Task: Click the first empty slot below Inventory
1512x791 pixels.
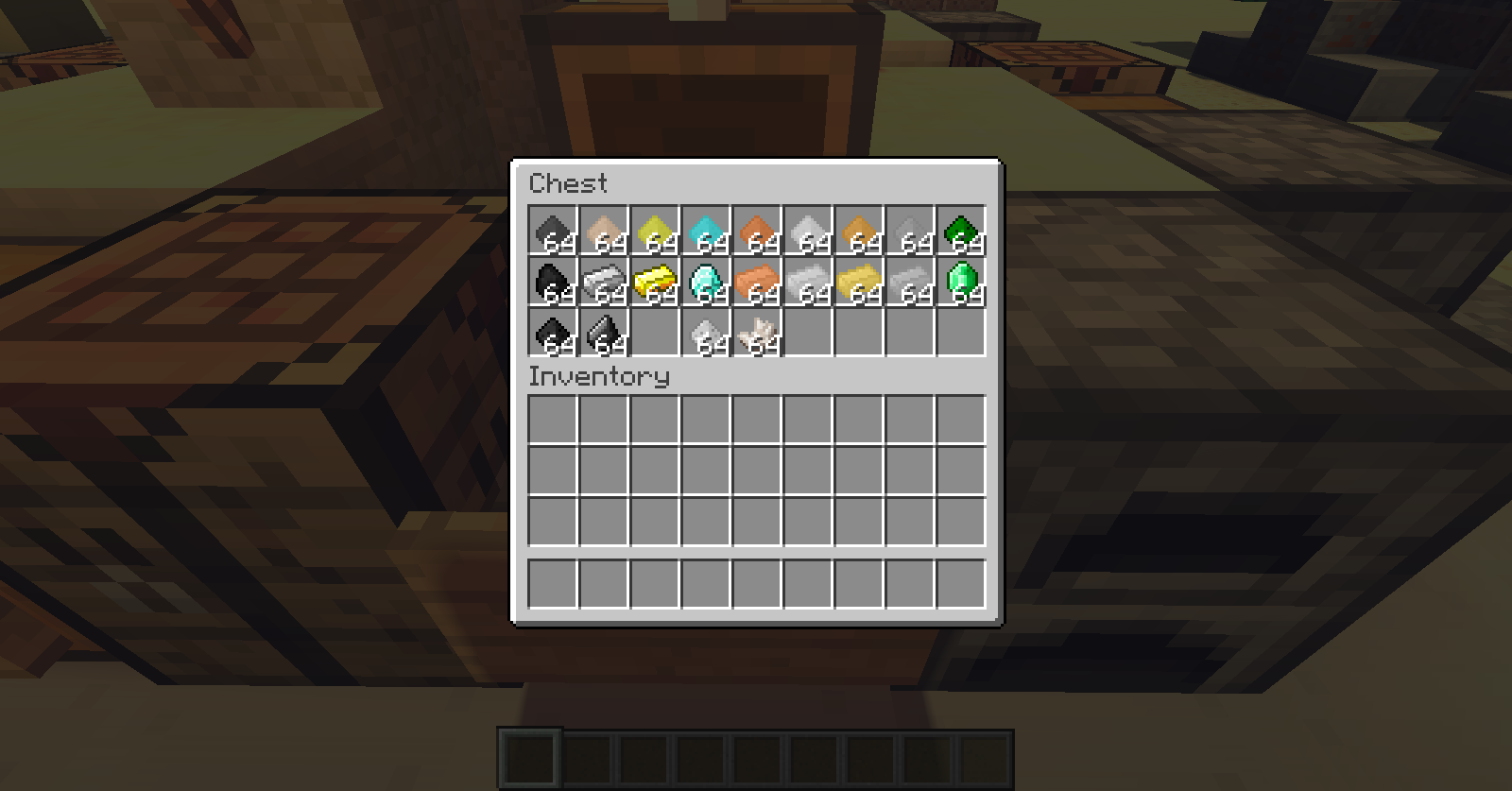Action: [x=553, y=420]
